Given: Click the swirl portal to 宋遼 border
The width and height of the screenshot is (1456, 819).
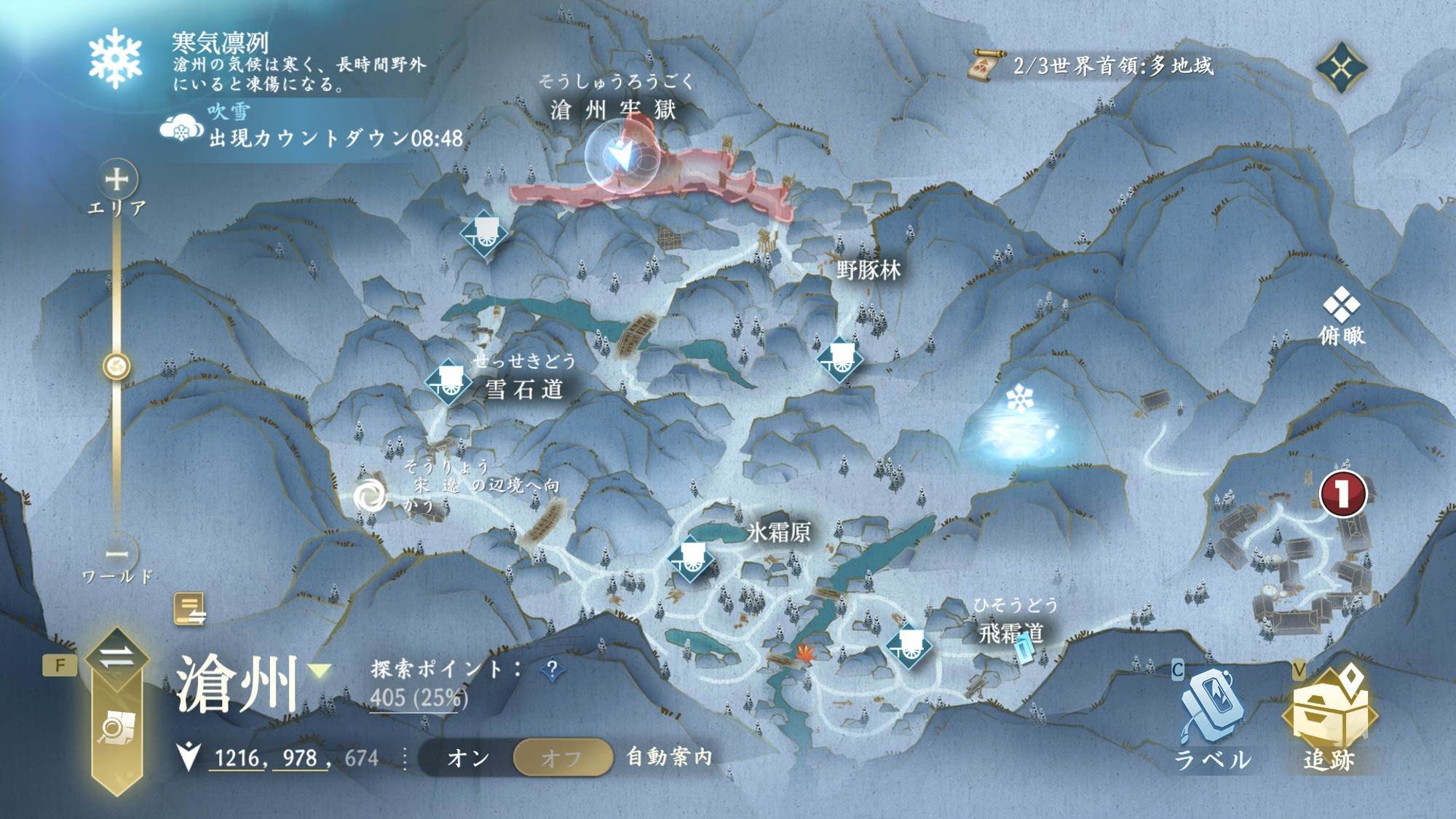Looking at the screenshot, I should 371,496.
